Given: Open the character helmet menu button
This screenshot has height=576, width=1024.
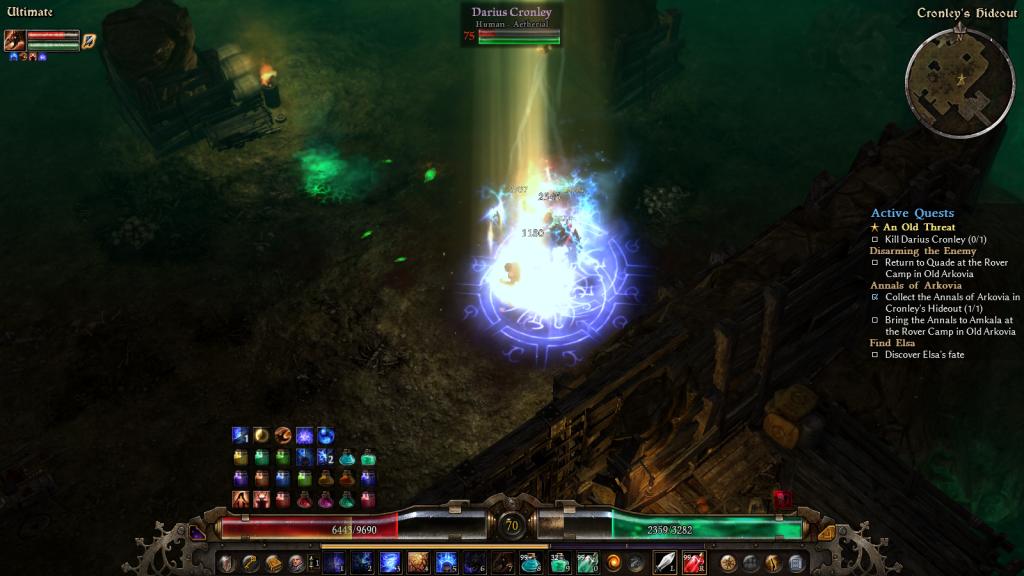Looking at the screenshot, I should (x=225, y=563).
